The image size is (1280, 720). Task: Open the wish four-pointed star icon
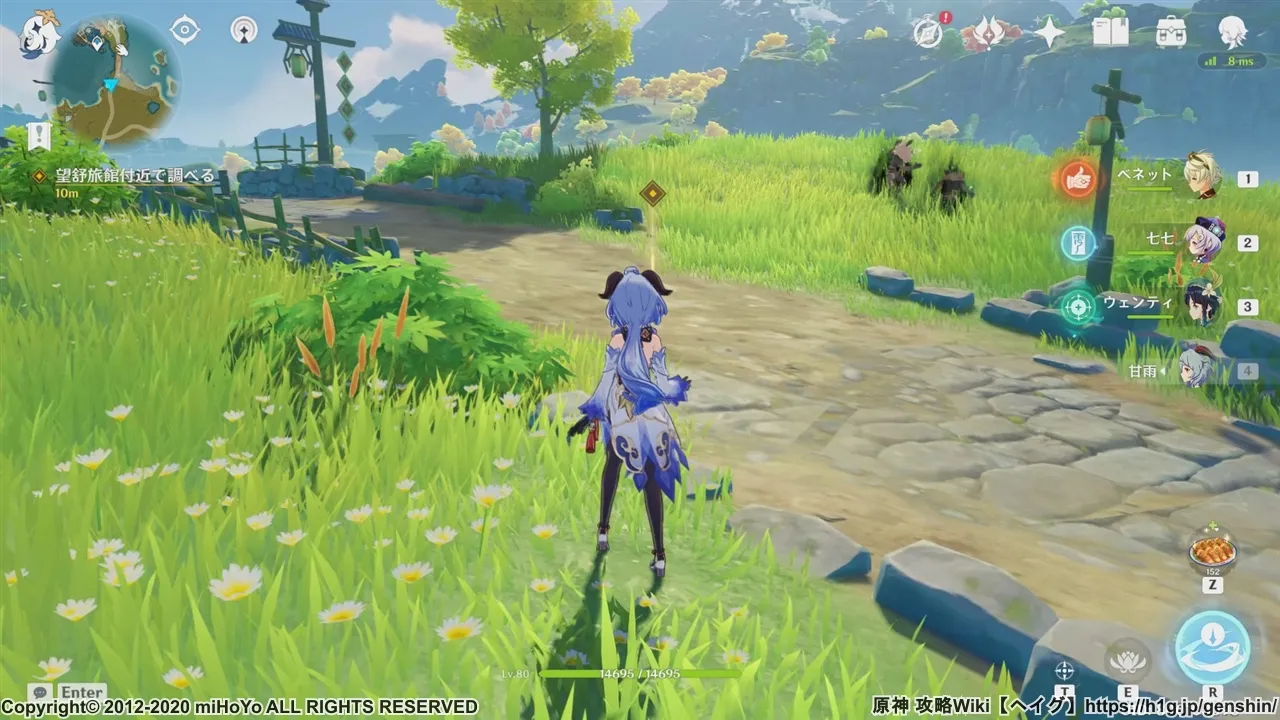(1049, 33)
